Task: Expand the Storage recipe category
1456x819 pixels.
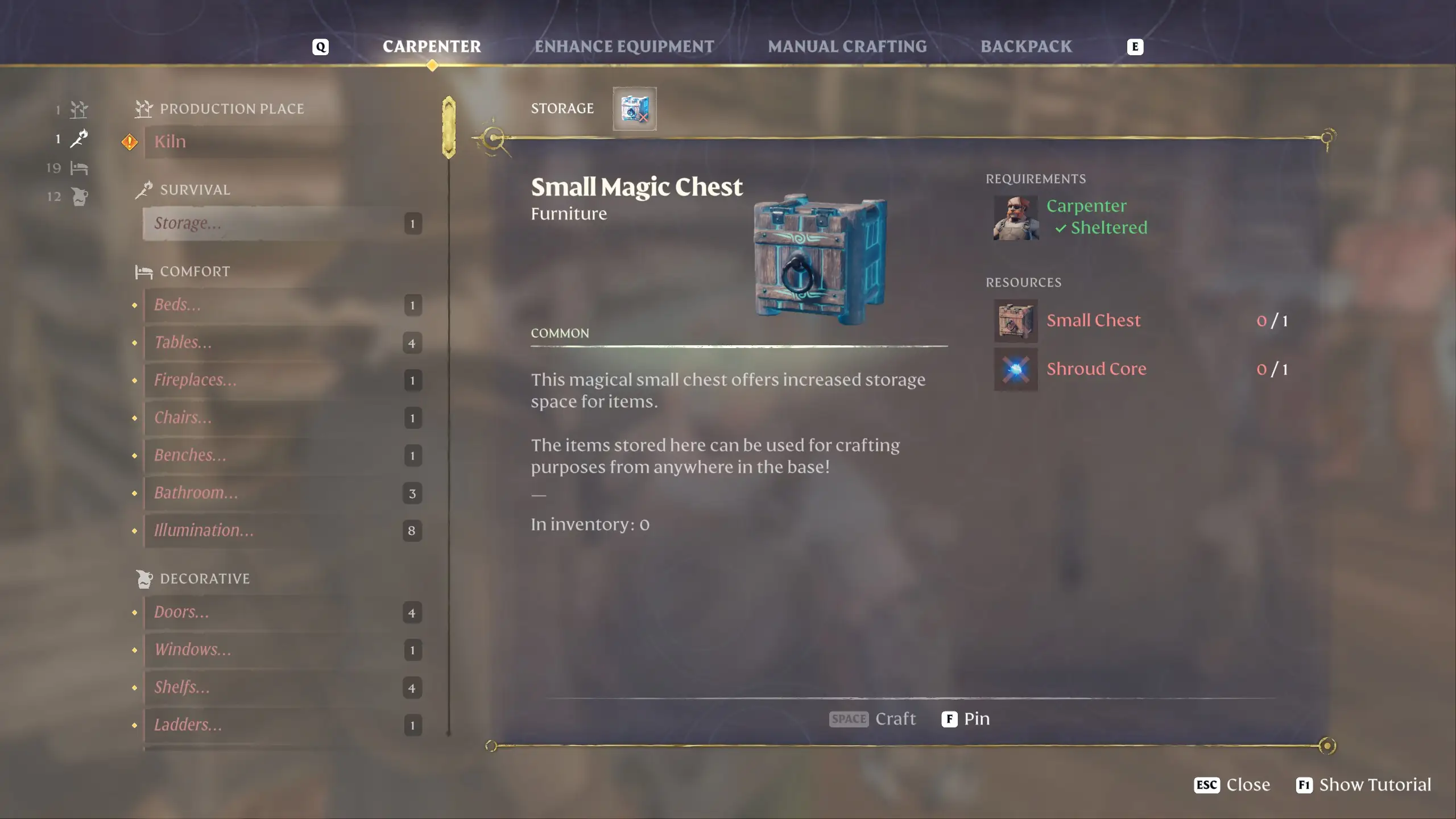Action: tap(282, 224)
